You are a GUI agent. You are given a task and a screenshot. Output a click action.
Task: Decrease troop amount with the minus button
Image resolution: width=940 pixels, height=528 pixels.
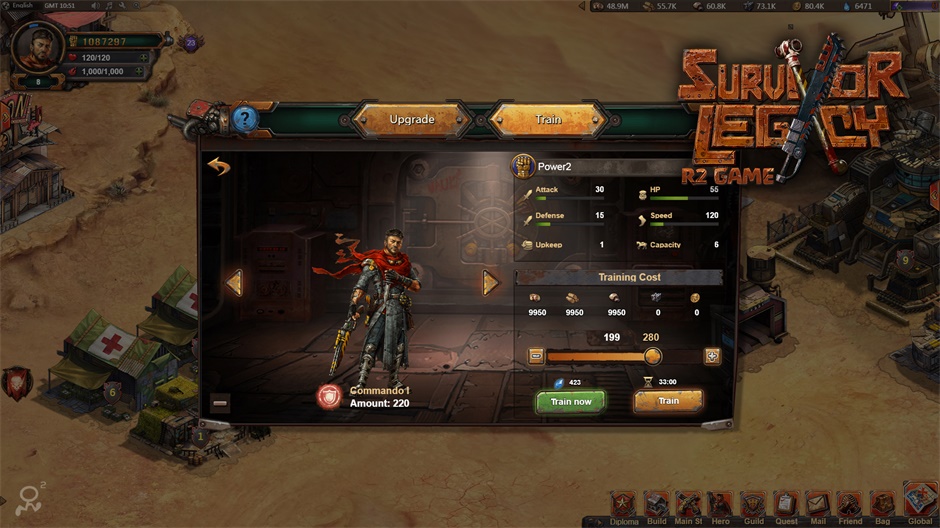(536, 356)
